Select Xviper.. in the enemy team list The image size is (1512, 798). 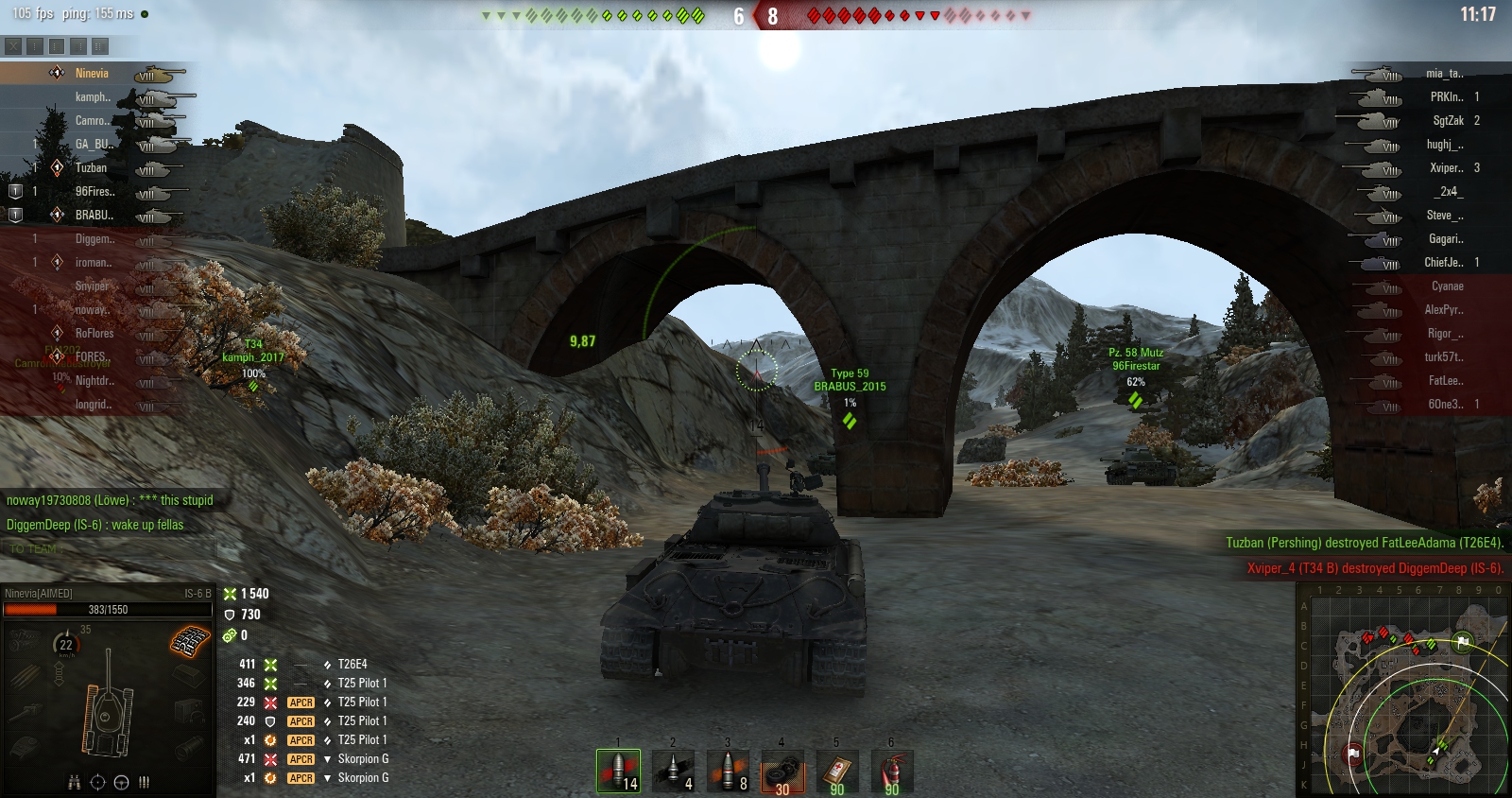click(x=1446, y=168)
